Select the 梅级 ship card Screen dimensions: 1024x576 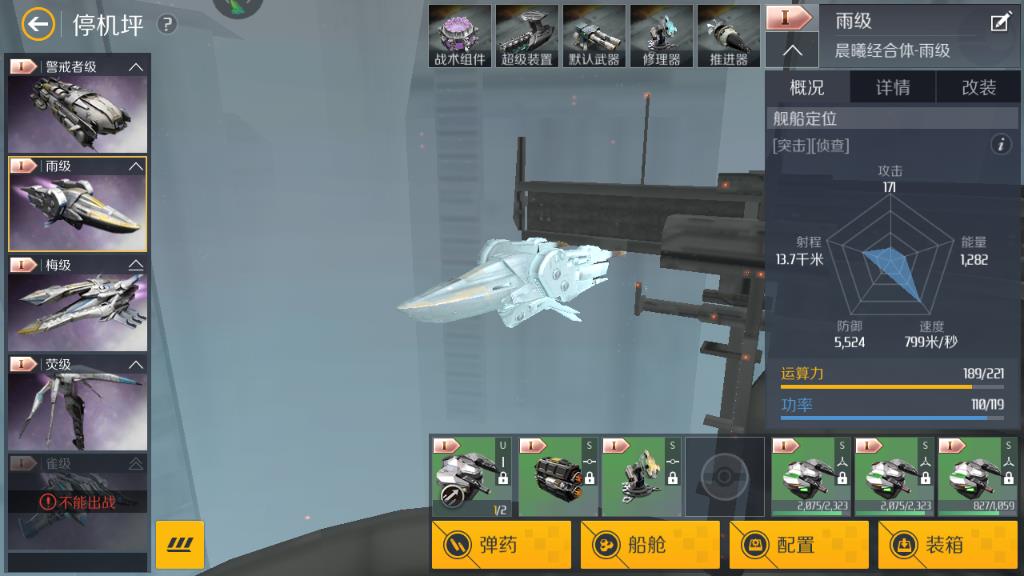coord(77,303)
